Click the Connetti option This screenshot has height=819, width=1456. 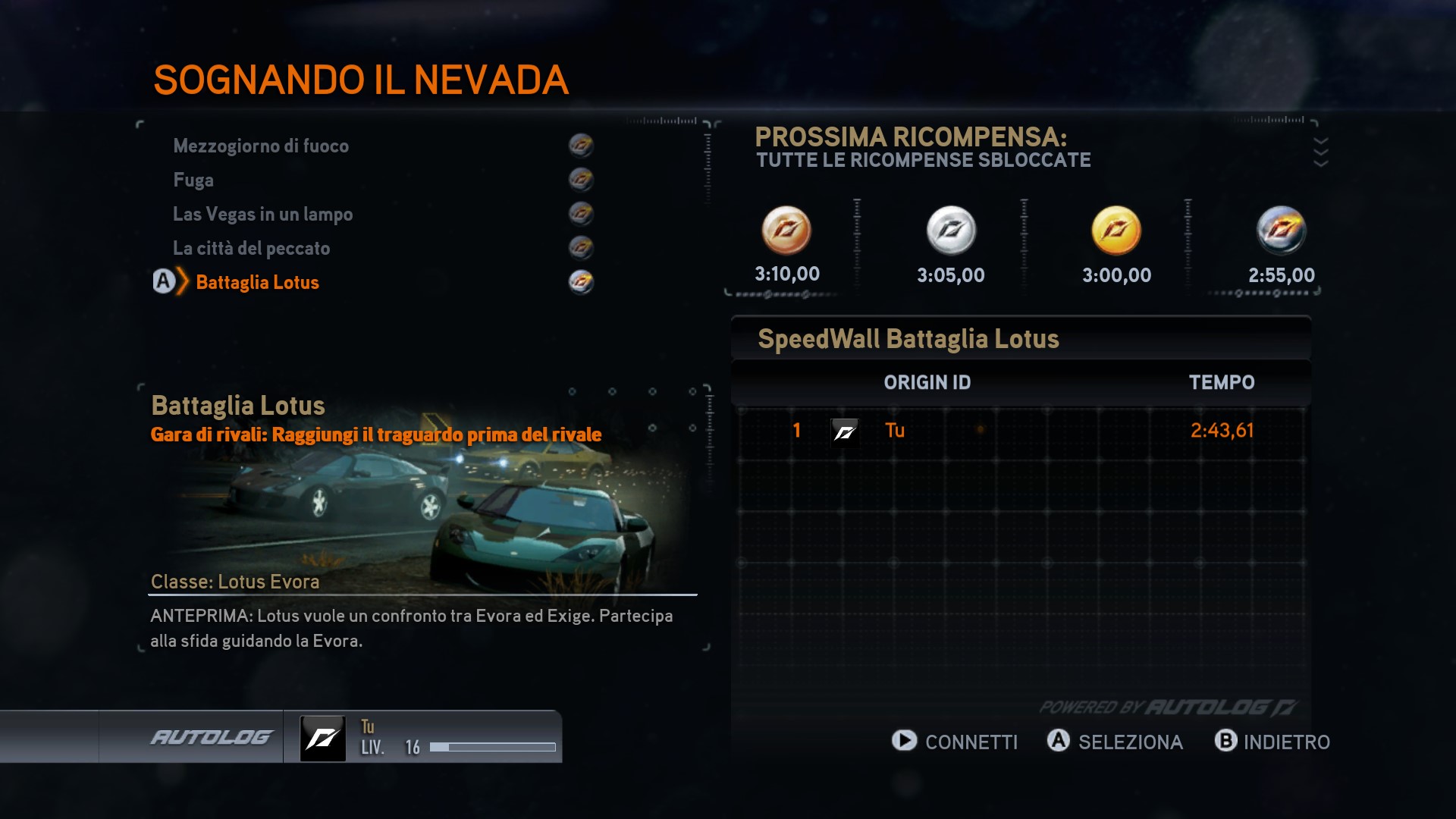click(955, 742)
